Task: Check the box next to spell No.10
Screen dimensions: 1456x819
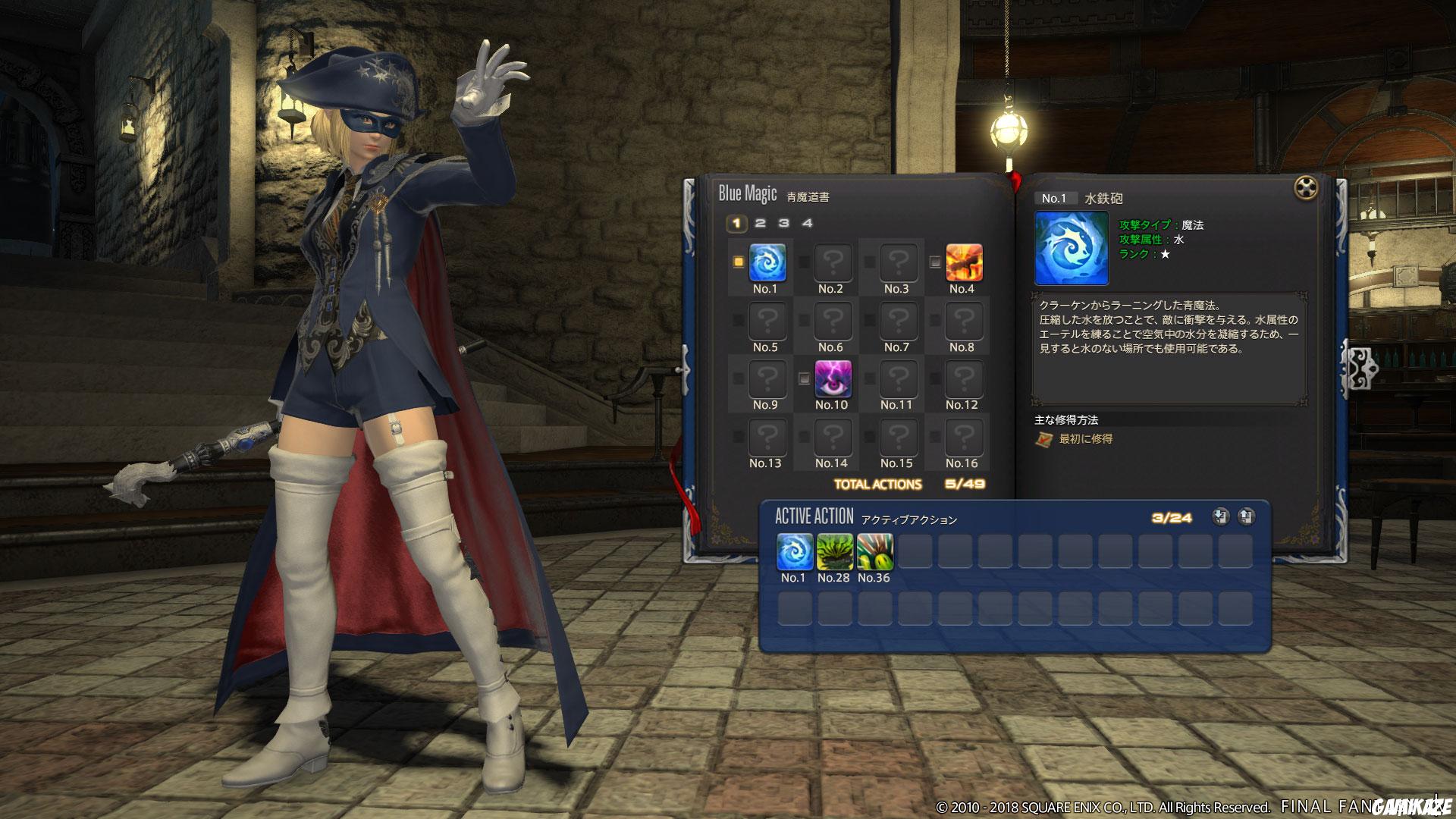Action: pyautogui.click(x=804, y=376)
